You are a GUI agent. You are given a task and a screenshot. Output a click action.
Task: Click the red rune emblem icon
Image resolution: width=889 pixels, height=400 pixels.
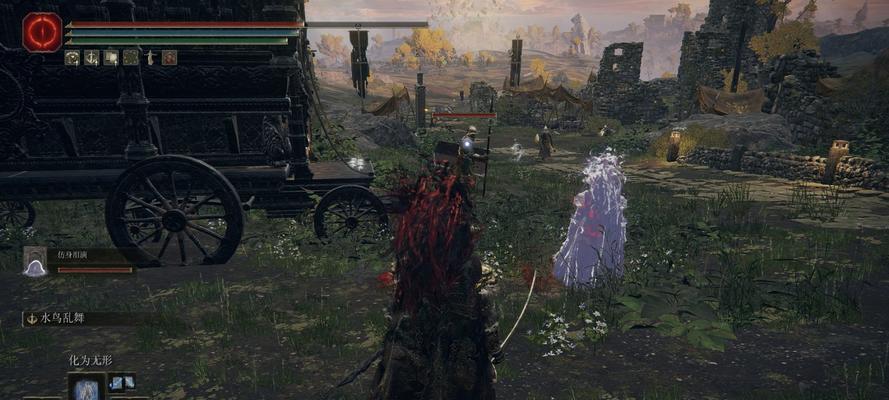tap(42, 32)
